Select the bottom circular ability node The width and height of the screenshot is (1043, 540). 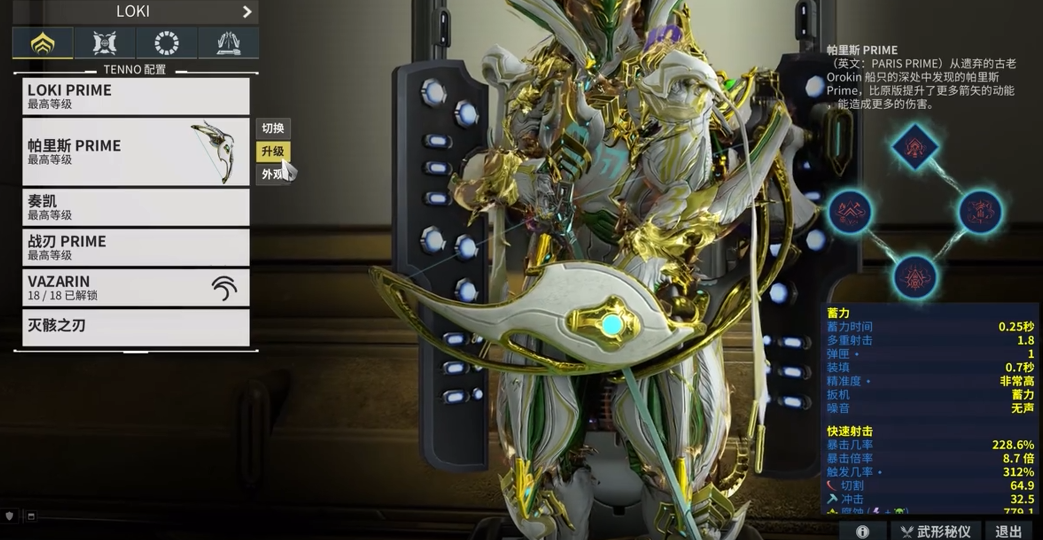pos(915,276)
